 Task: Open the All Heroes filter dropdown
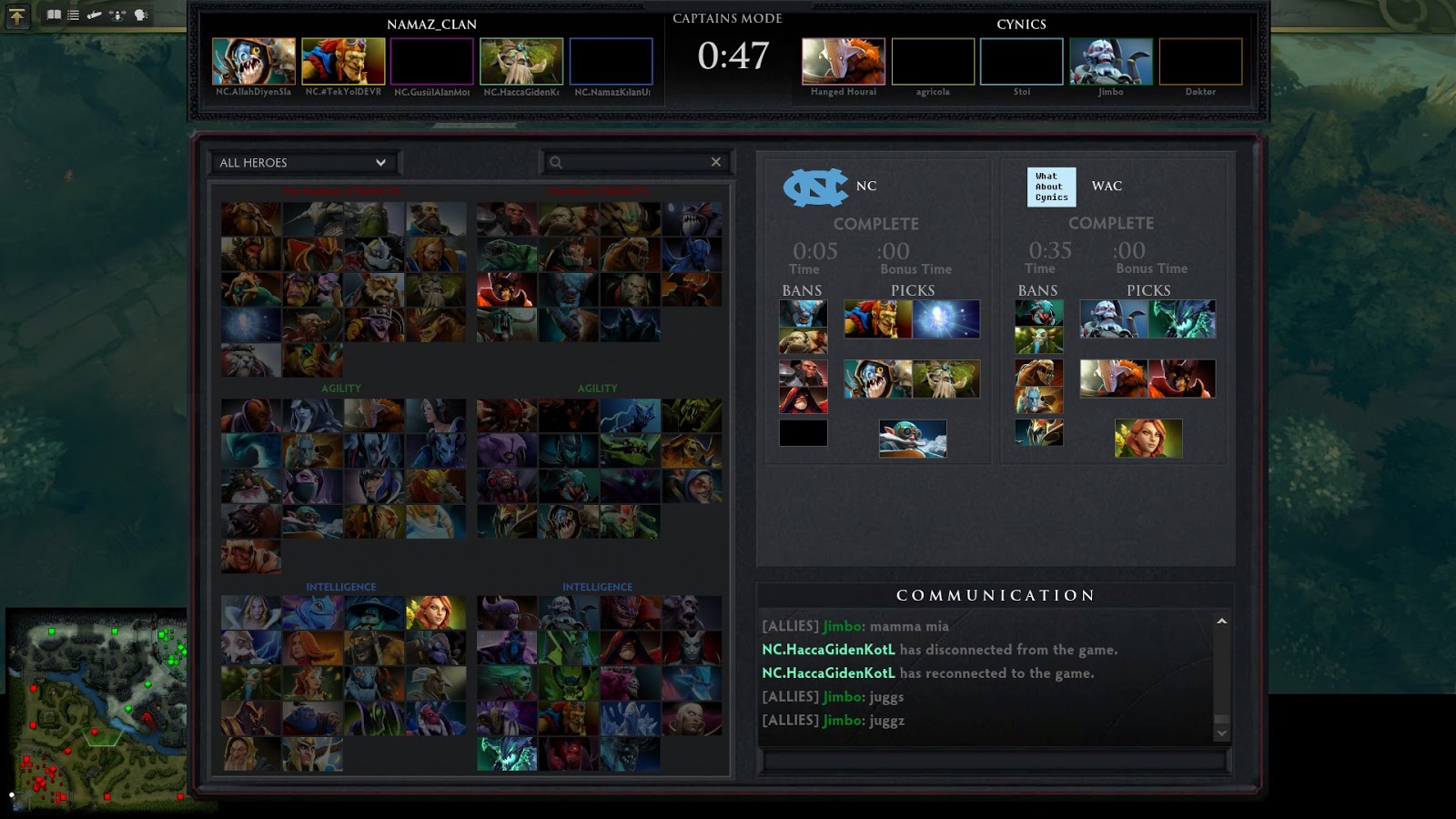tap(303, 163)
